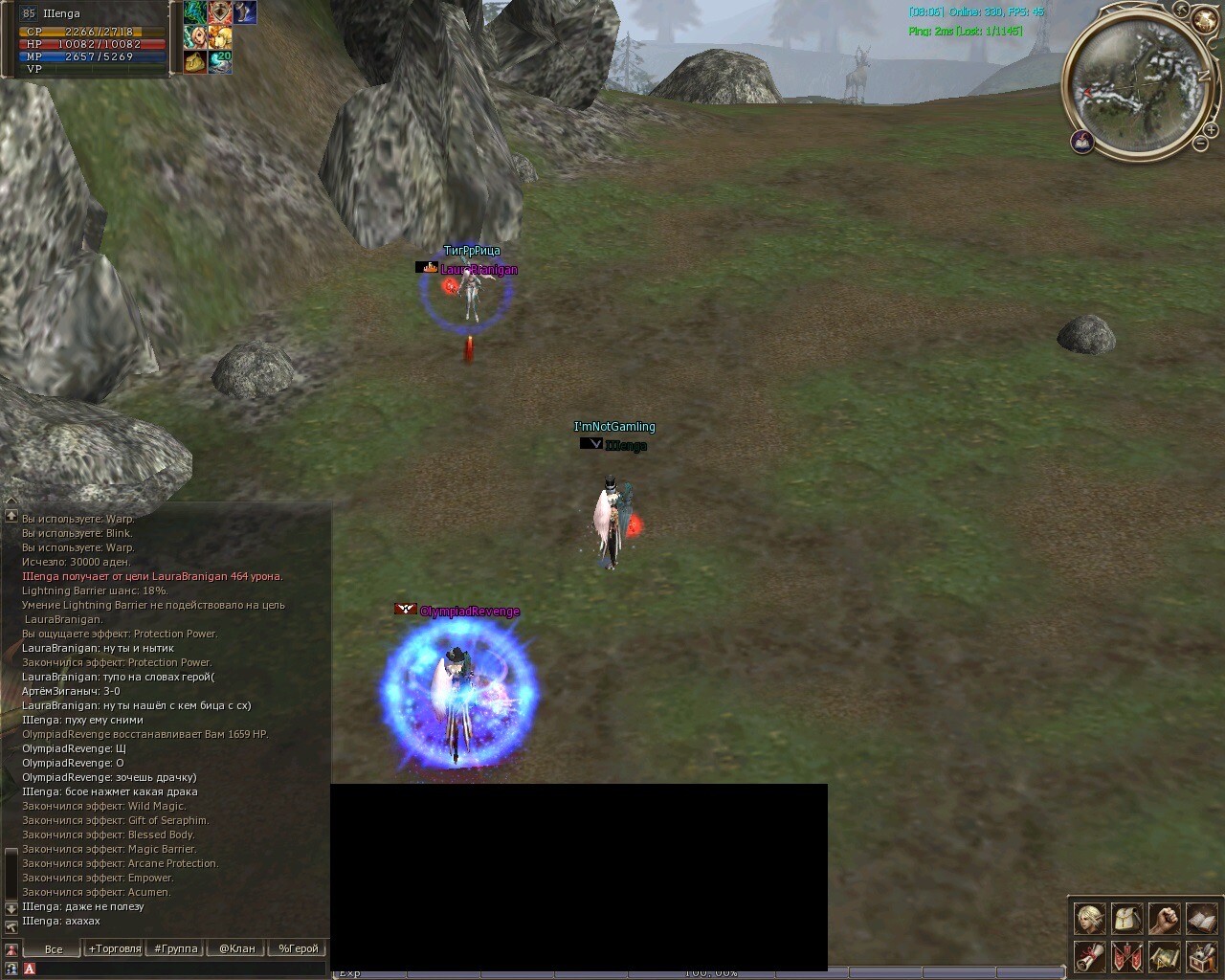The width and height of the screenshot is (1225, 980).
Task: Switch to the #Группа chat tab
Action: tap(176, 948)
